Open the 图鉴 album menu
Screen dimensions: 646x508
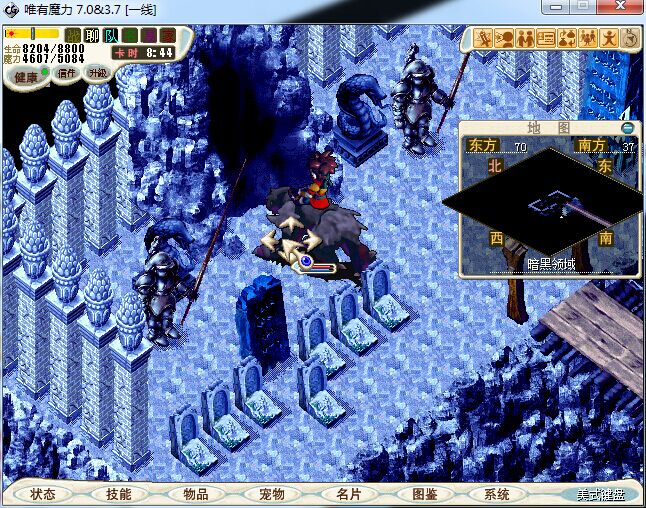(x=423, y=494)
